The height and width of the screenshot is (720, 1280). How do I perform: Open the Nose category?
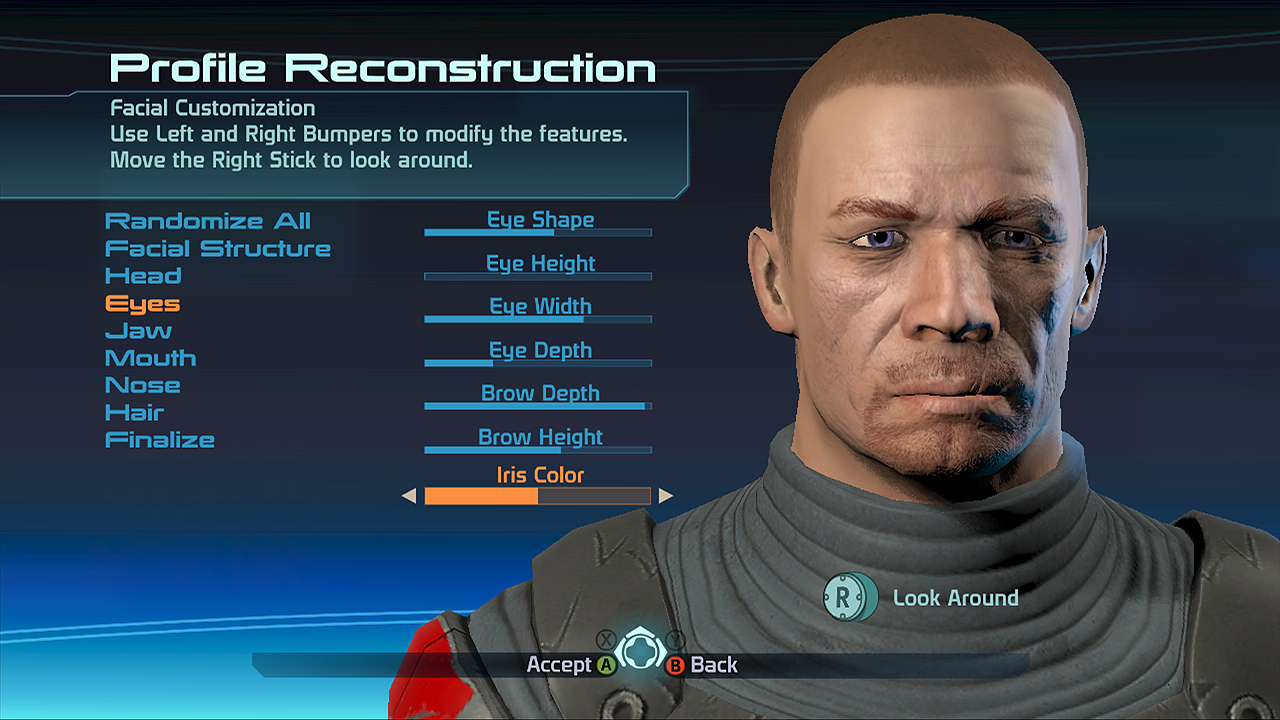[x=143, y=385]
